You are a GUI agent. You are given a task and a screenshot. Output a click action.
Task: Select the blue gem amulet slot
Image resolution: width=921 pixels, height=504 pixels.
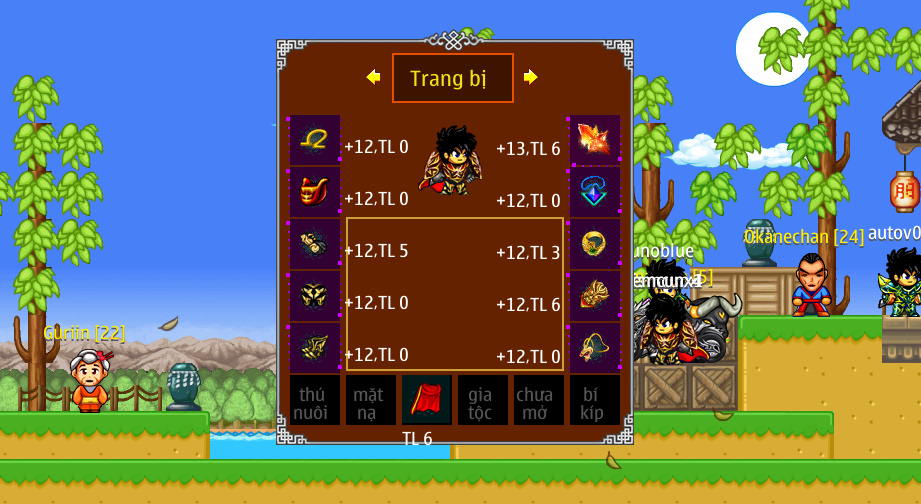[x=595, y=192]
